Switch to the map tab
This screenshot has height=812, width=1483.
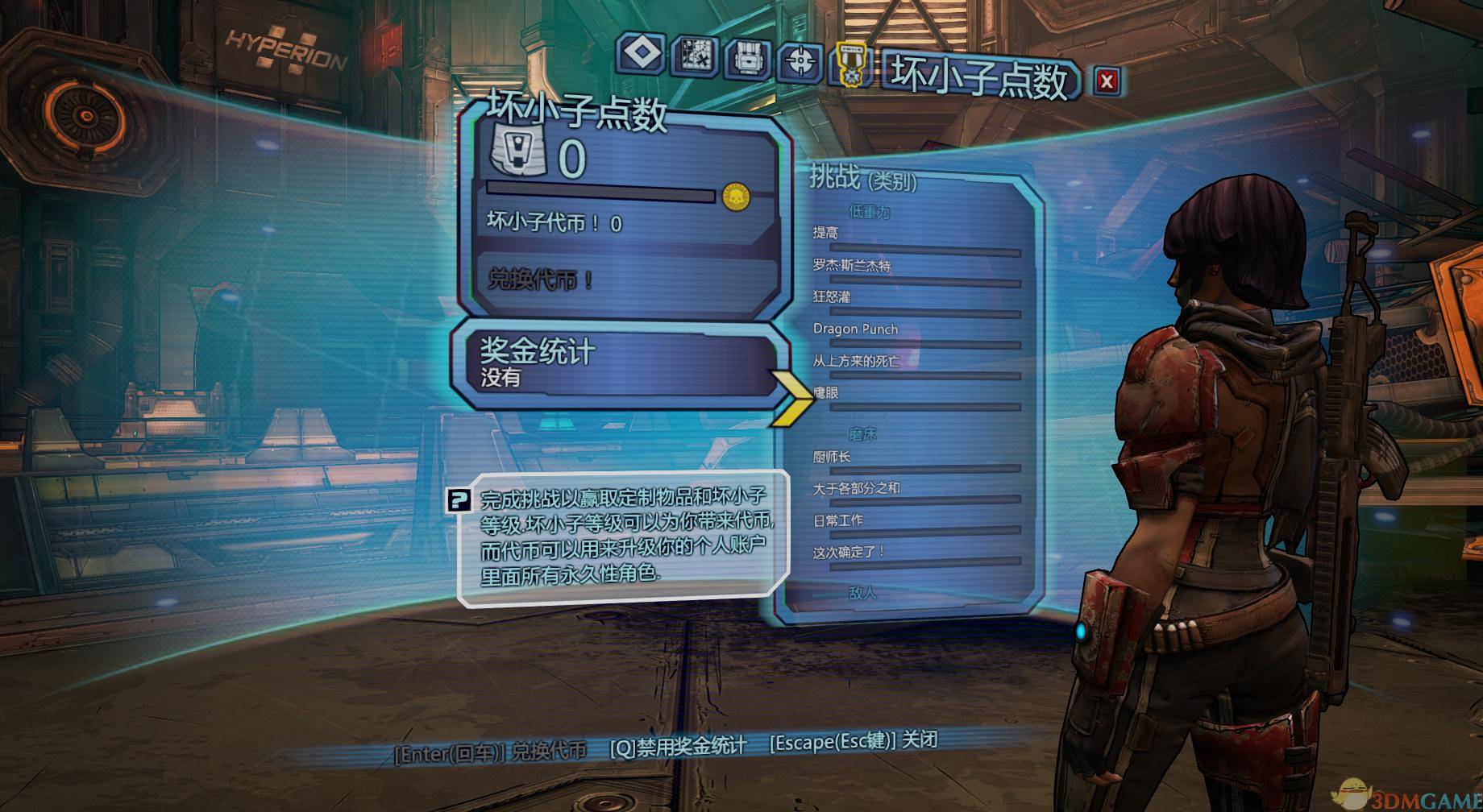(x=695, y=56)
